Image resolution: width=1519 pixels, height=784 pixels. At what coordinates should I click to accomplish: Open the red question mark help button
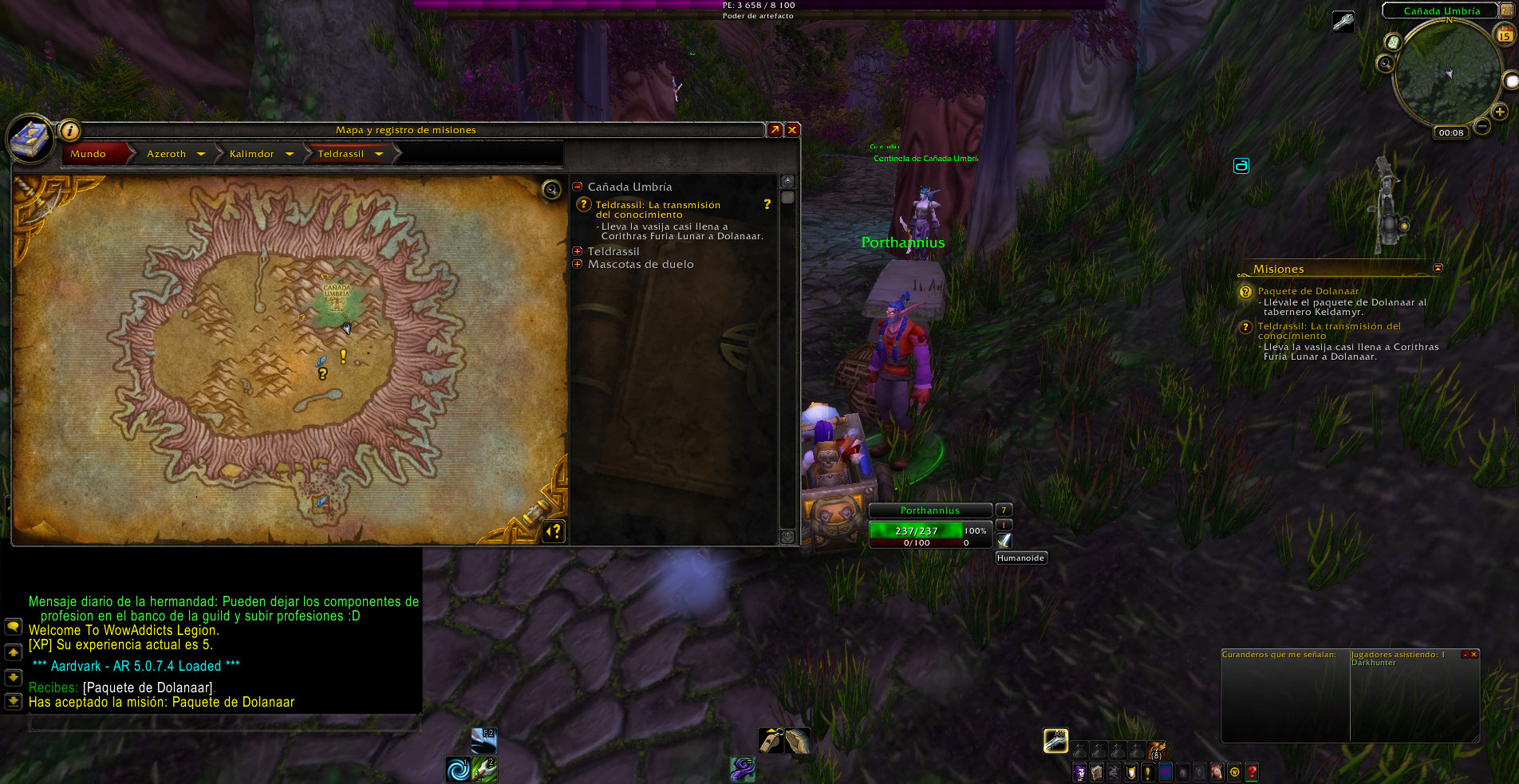click(1252, 772)
